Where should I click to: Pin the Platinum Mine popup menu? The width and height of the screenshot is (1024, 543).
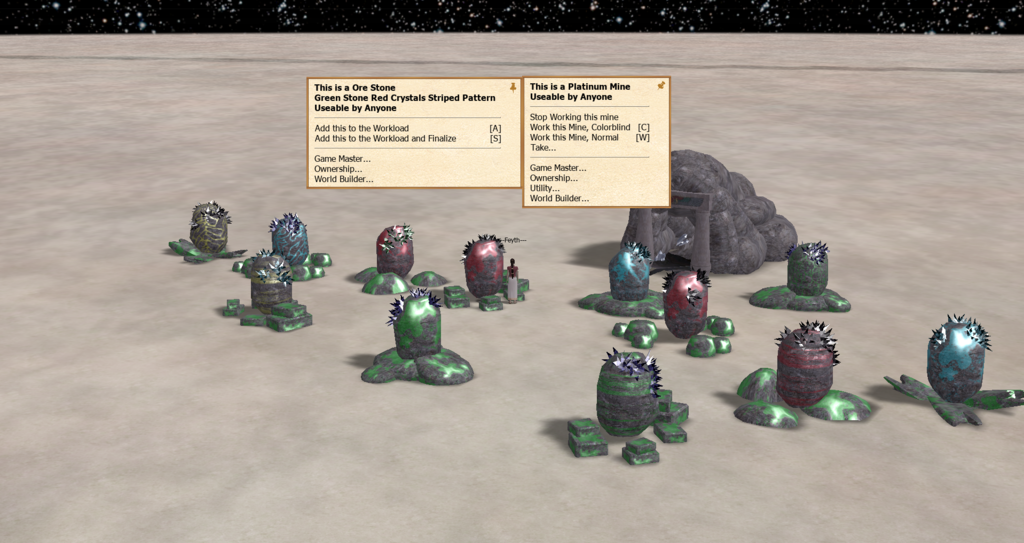pyautogui.click(x=660, y=86)
